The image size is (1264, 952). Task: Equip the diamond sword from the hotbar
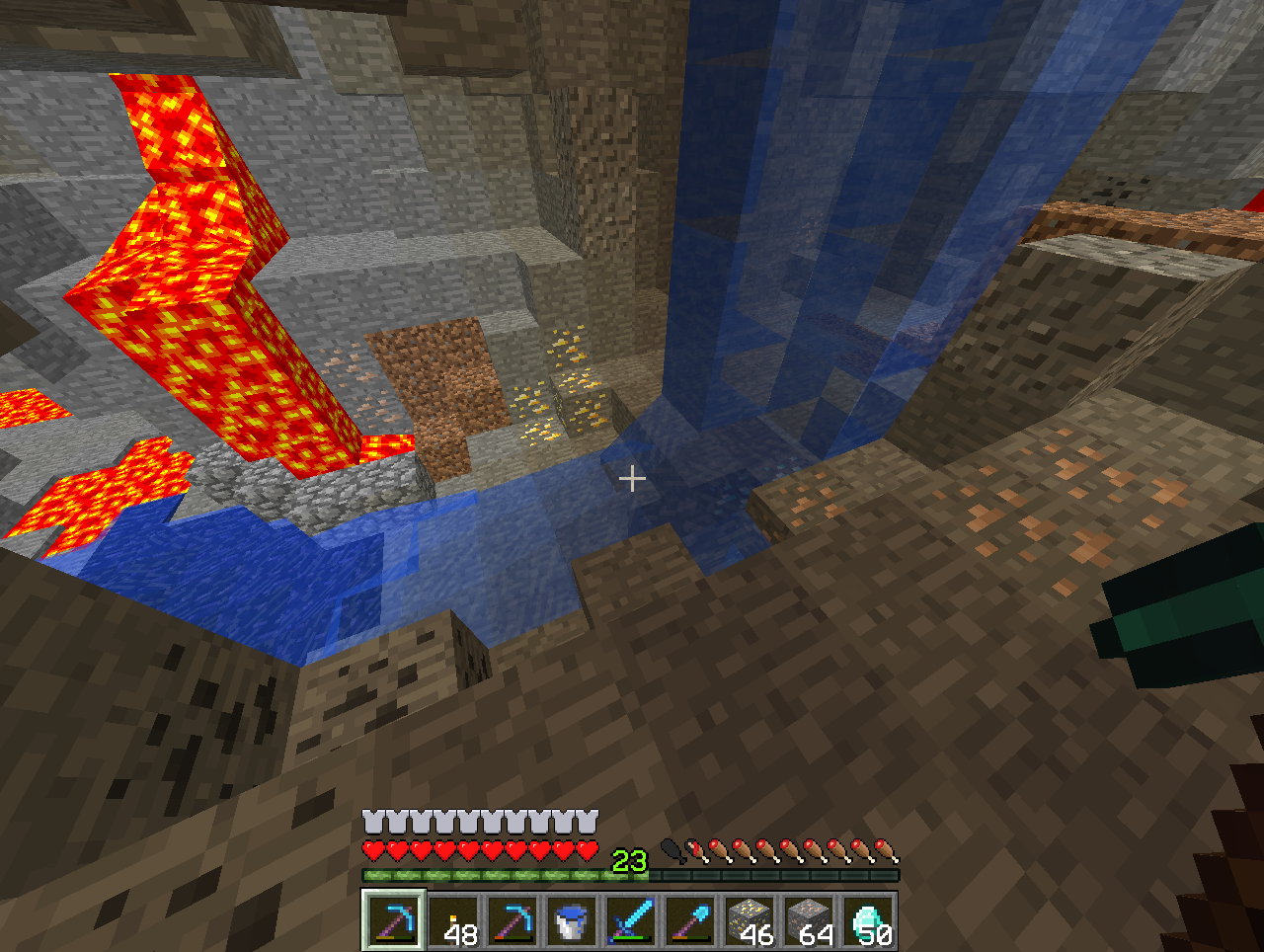631,920
